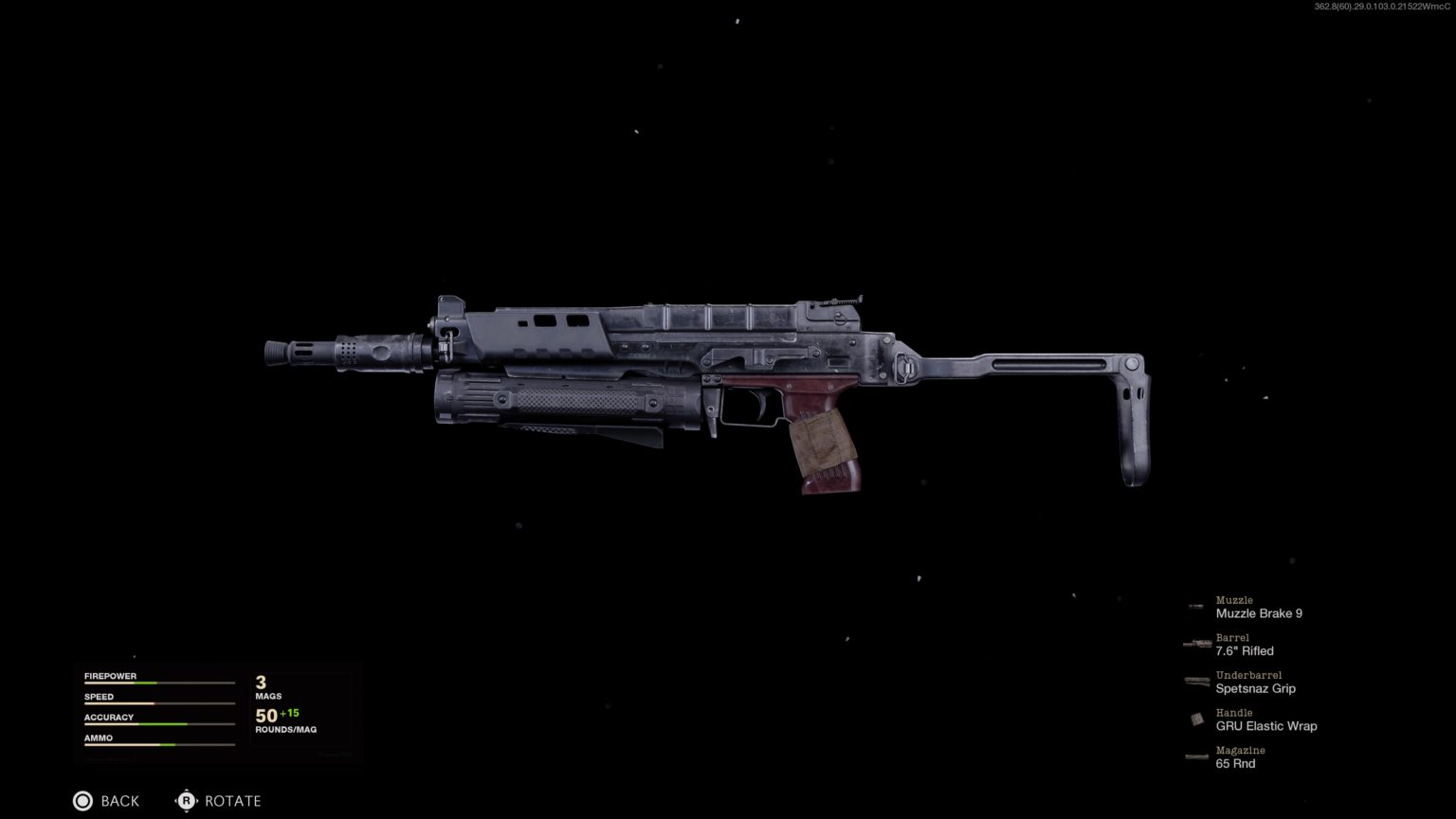This screenshot has width=1456, height=819.
Task: Select the Muzzle attachment slot label
Action: [x=1234, y=600]
